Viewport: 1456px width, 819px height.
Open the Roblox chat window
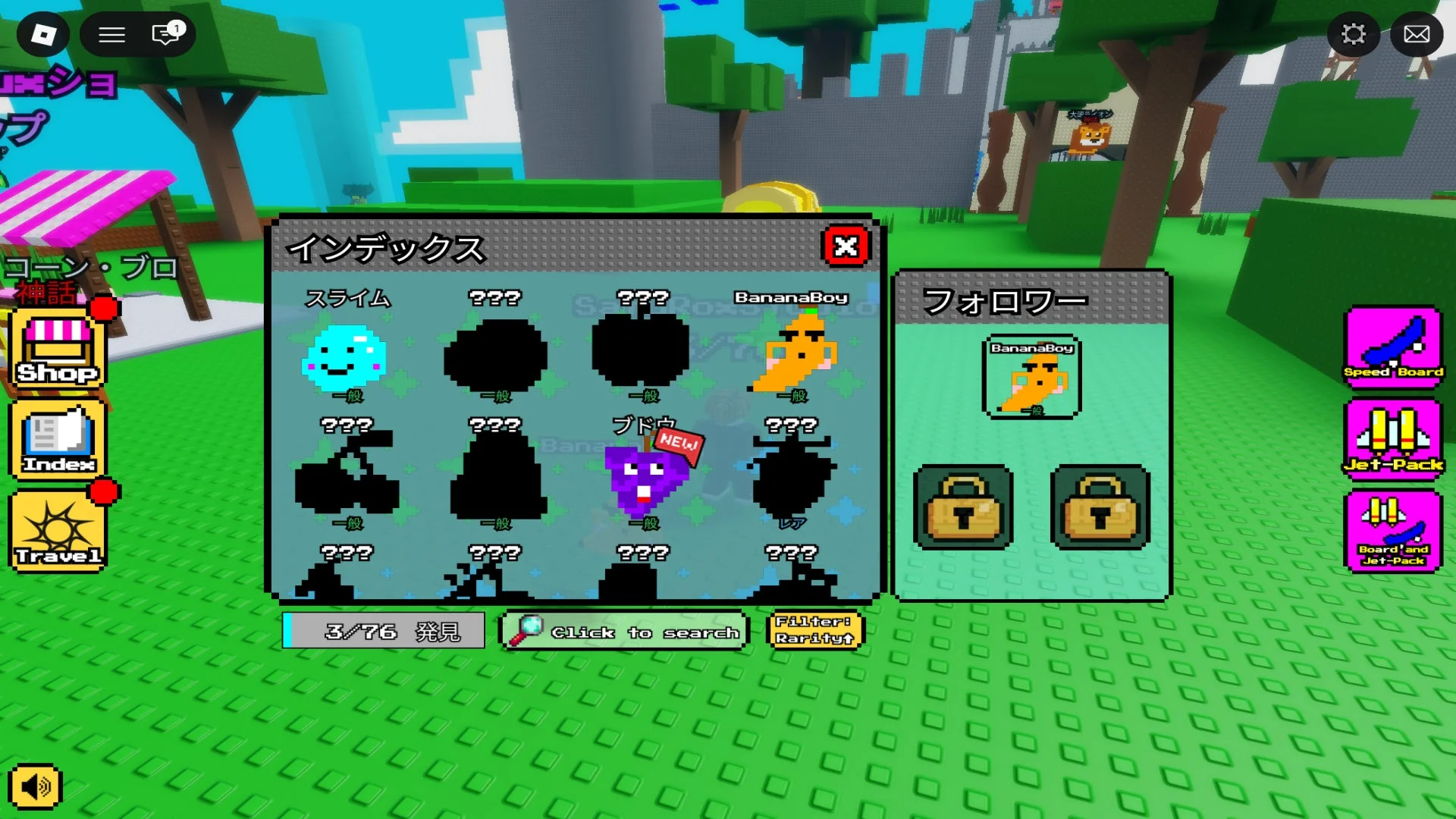tap(165, 34)
